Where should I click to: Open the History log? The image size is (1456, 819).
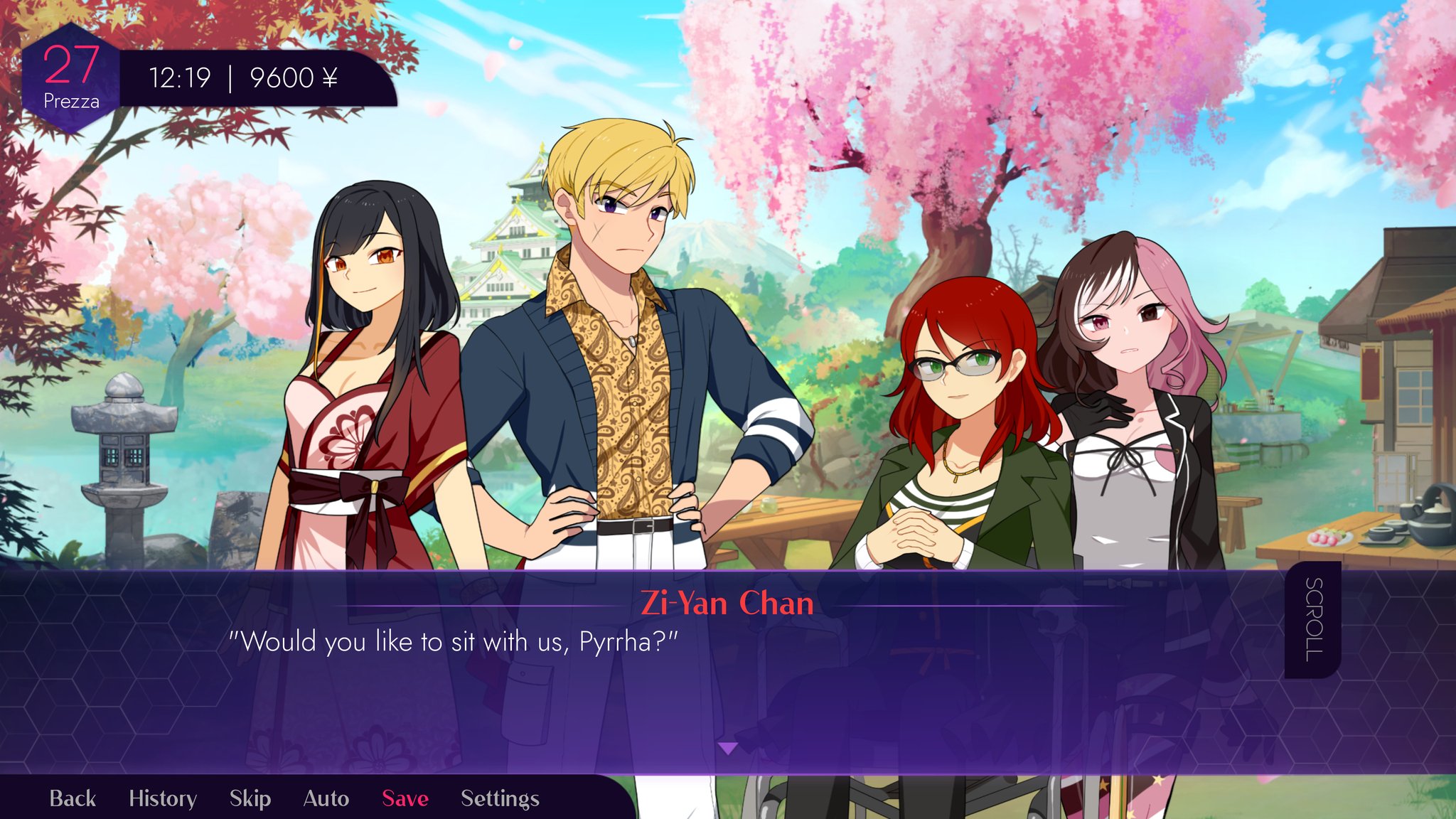(164, 798)
